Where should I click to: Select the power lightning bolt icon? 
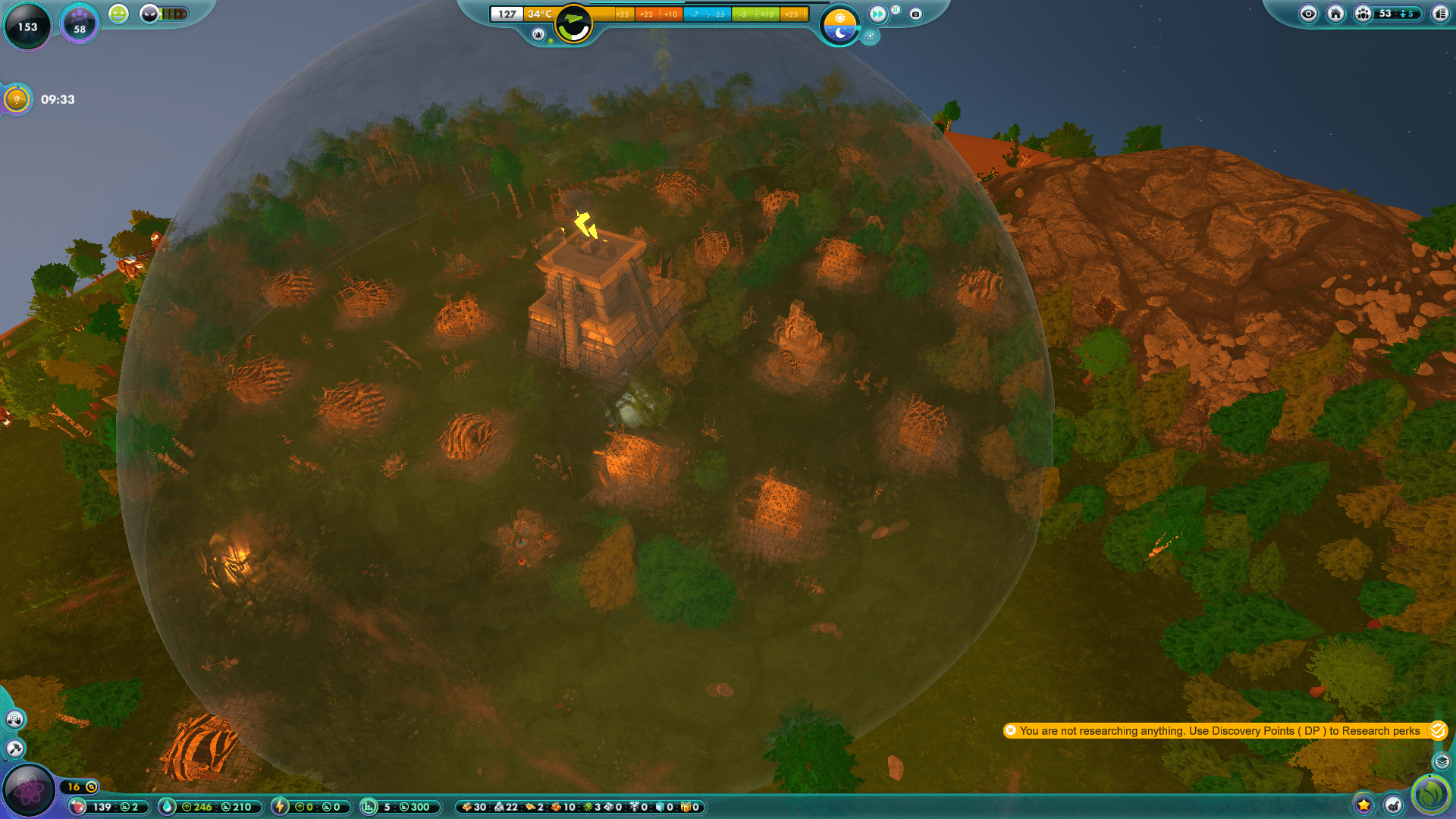[281, 807]
